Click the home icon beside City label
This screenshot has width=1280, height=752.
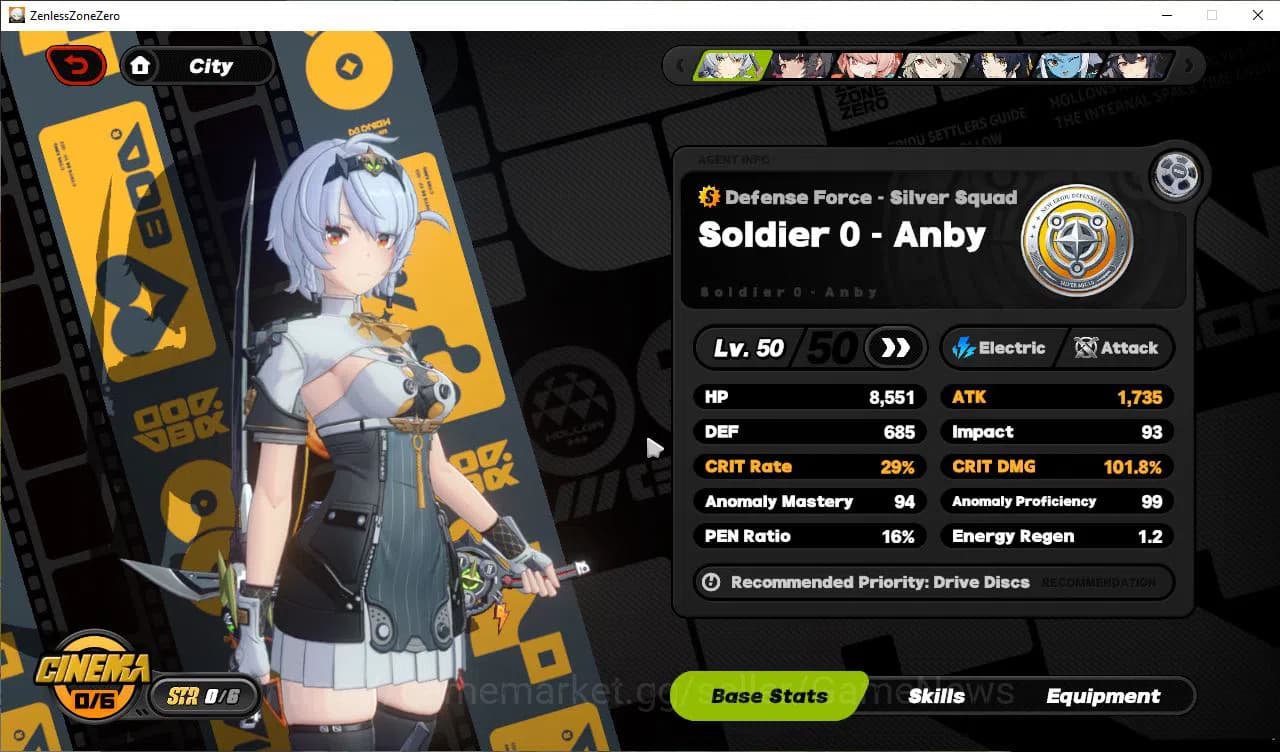point(141,65)
